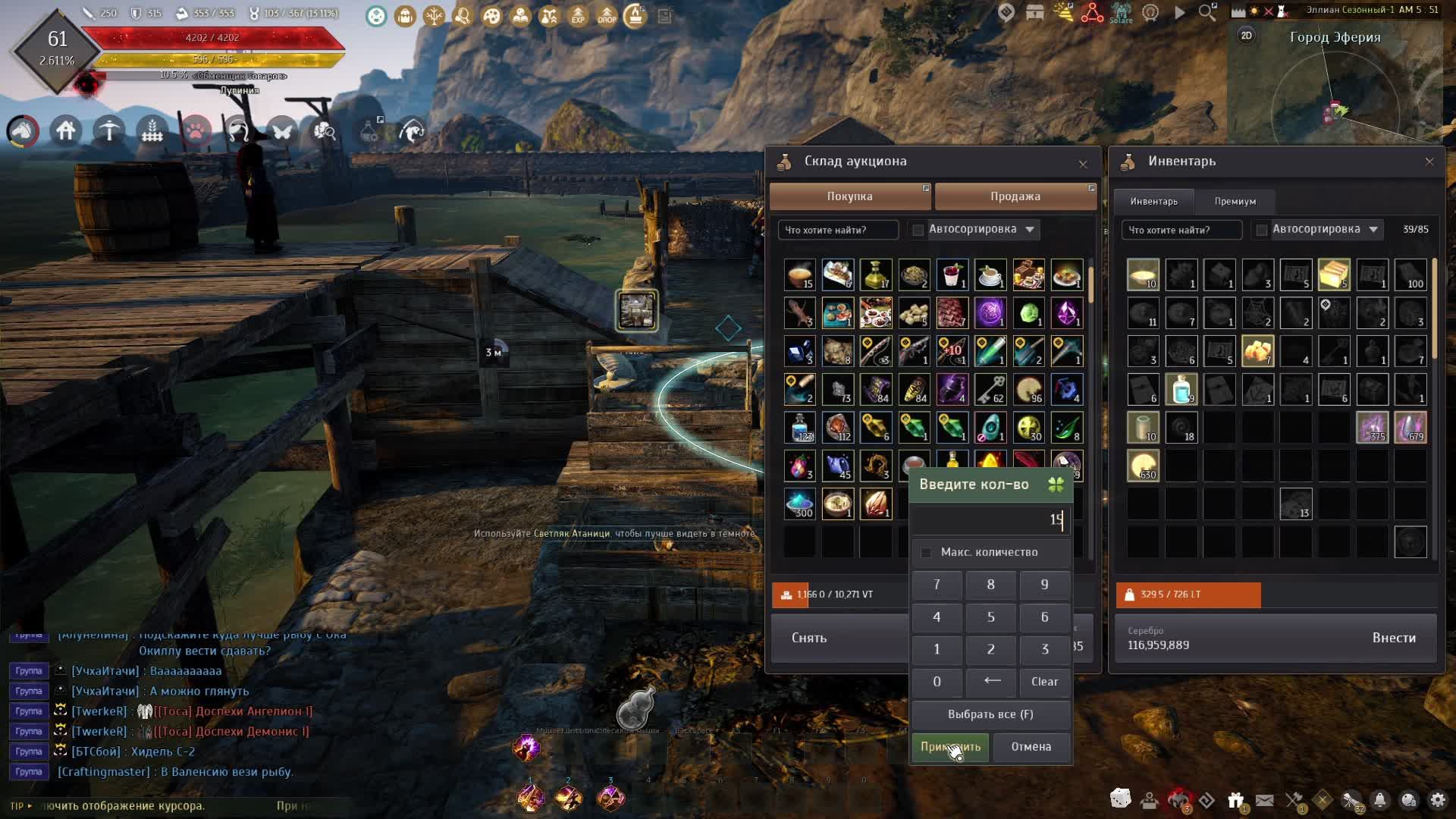Tap the number 7 keypad button
Screen dimensions: 1456x819
[x=937, y=585]
